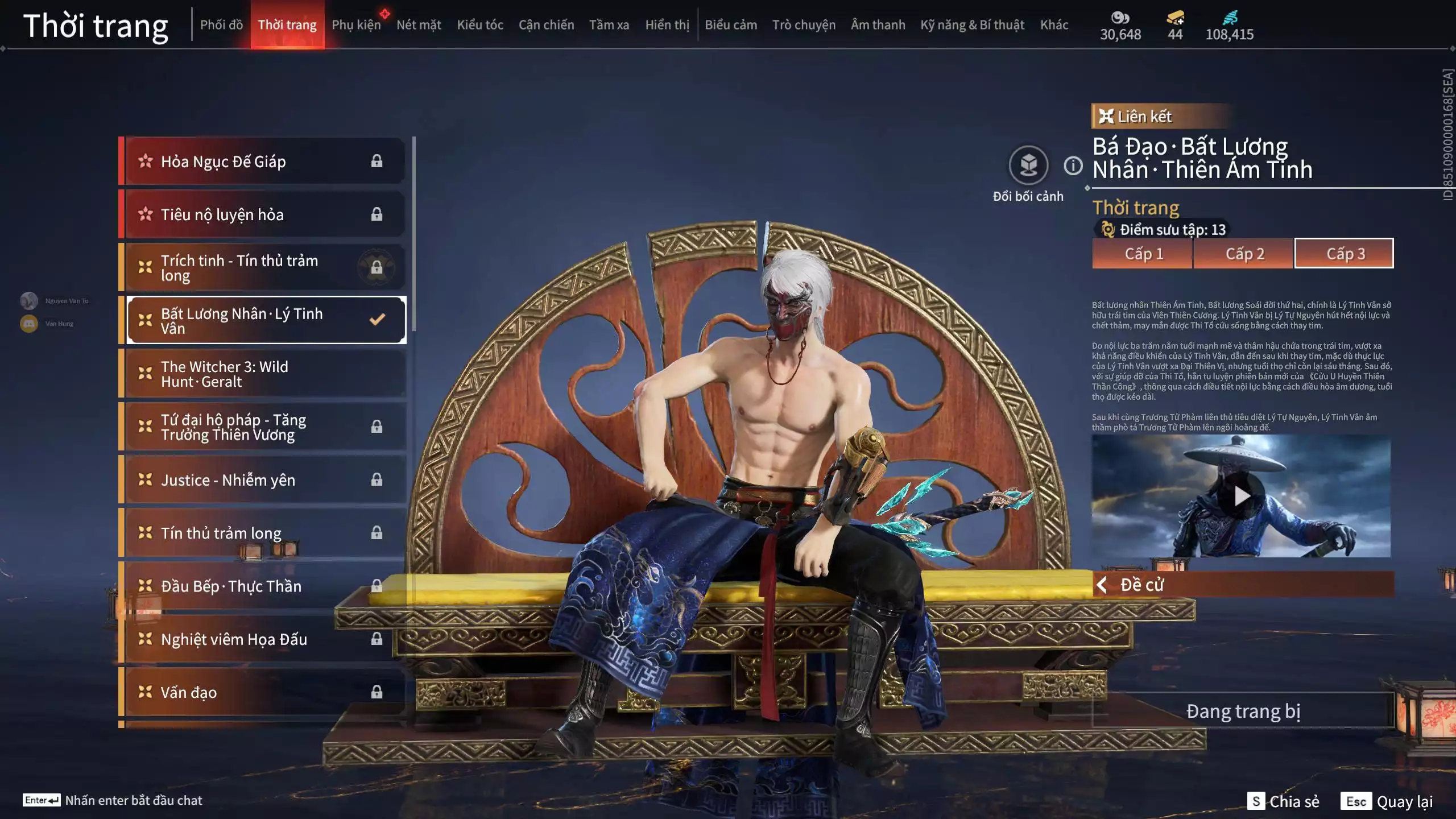
Task: Play the outfit preview video
Action: 1242,496
